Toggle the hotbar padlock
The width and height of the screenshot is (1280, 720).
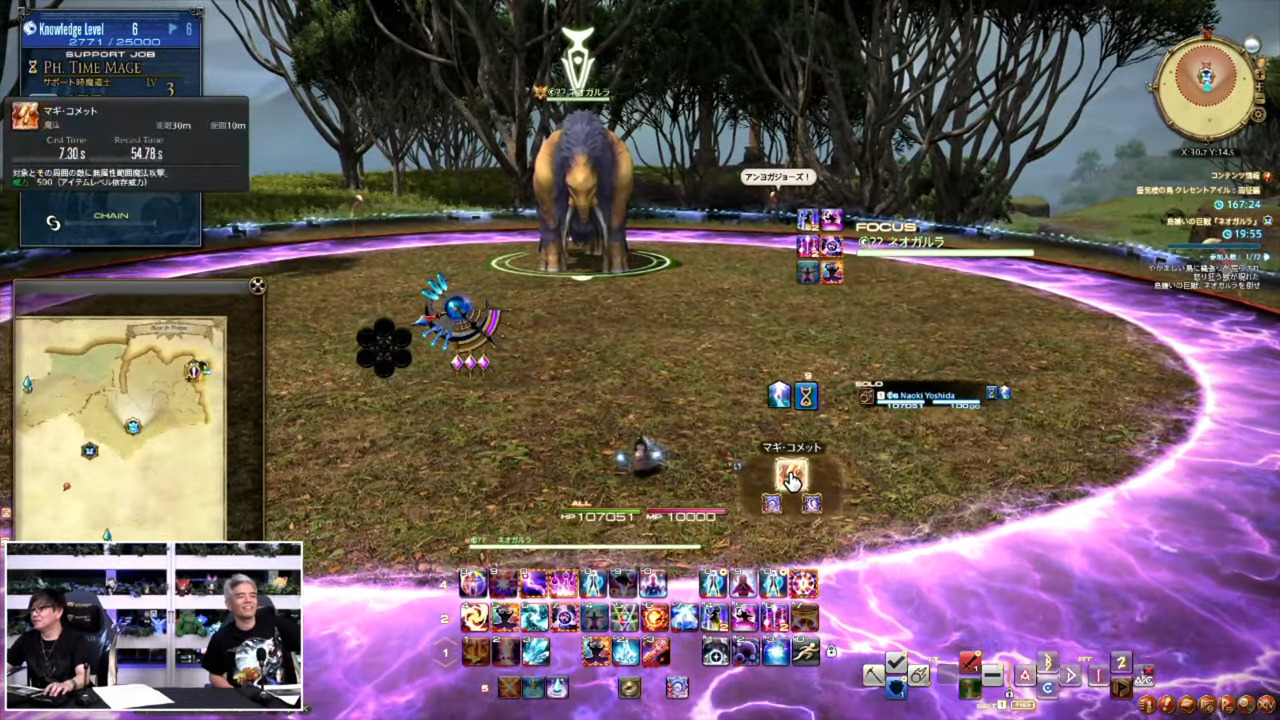(x=830, y=651)
